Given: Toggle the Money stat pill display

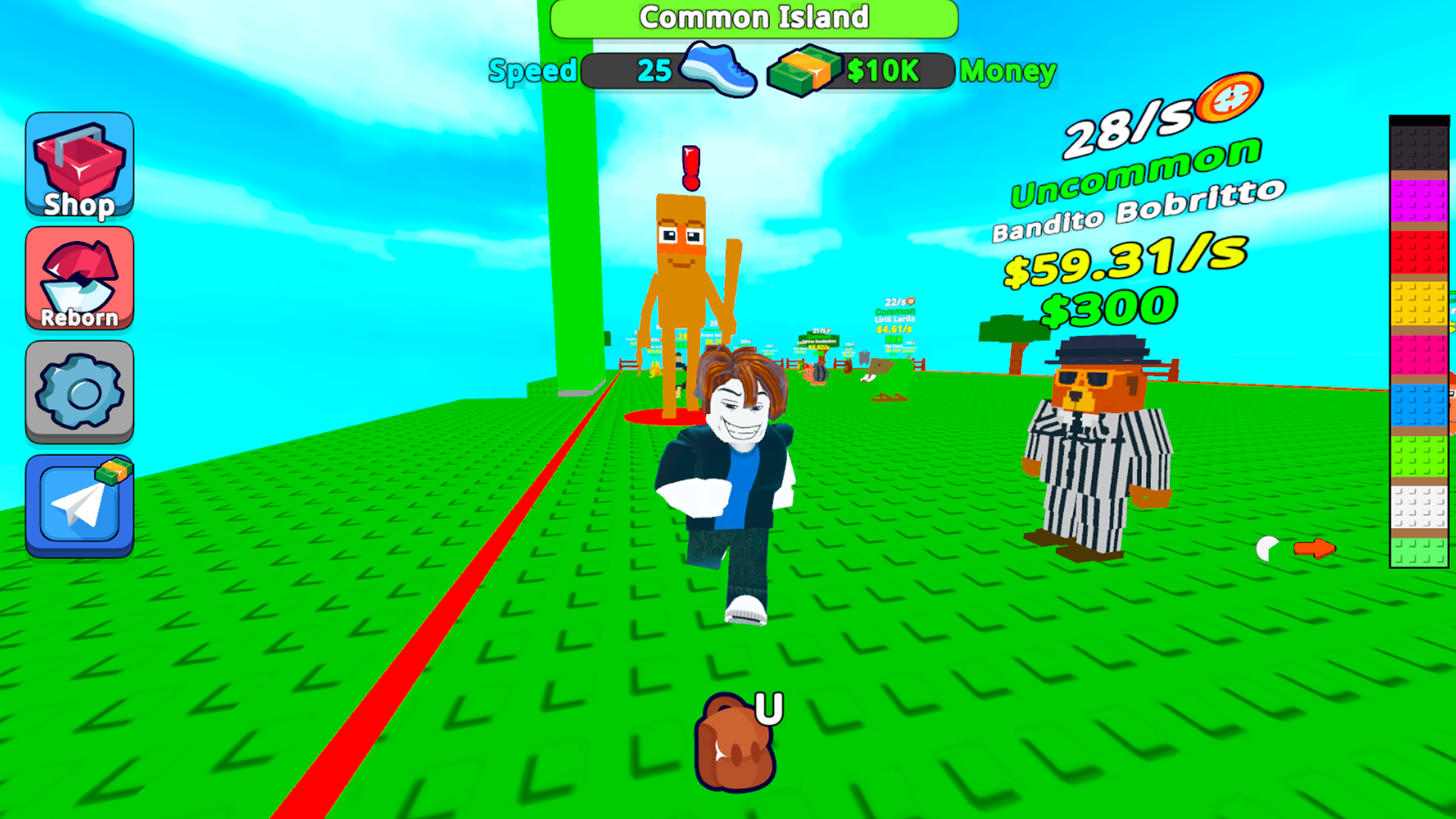Looking at the screenshot, I should [x=883, y=70].
